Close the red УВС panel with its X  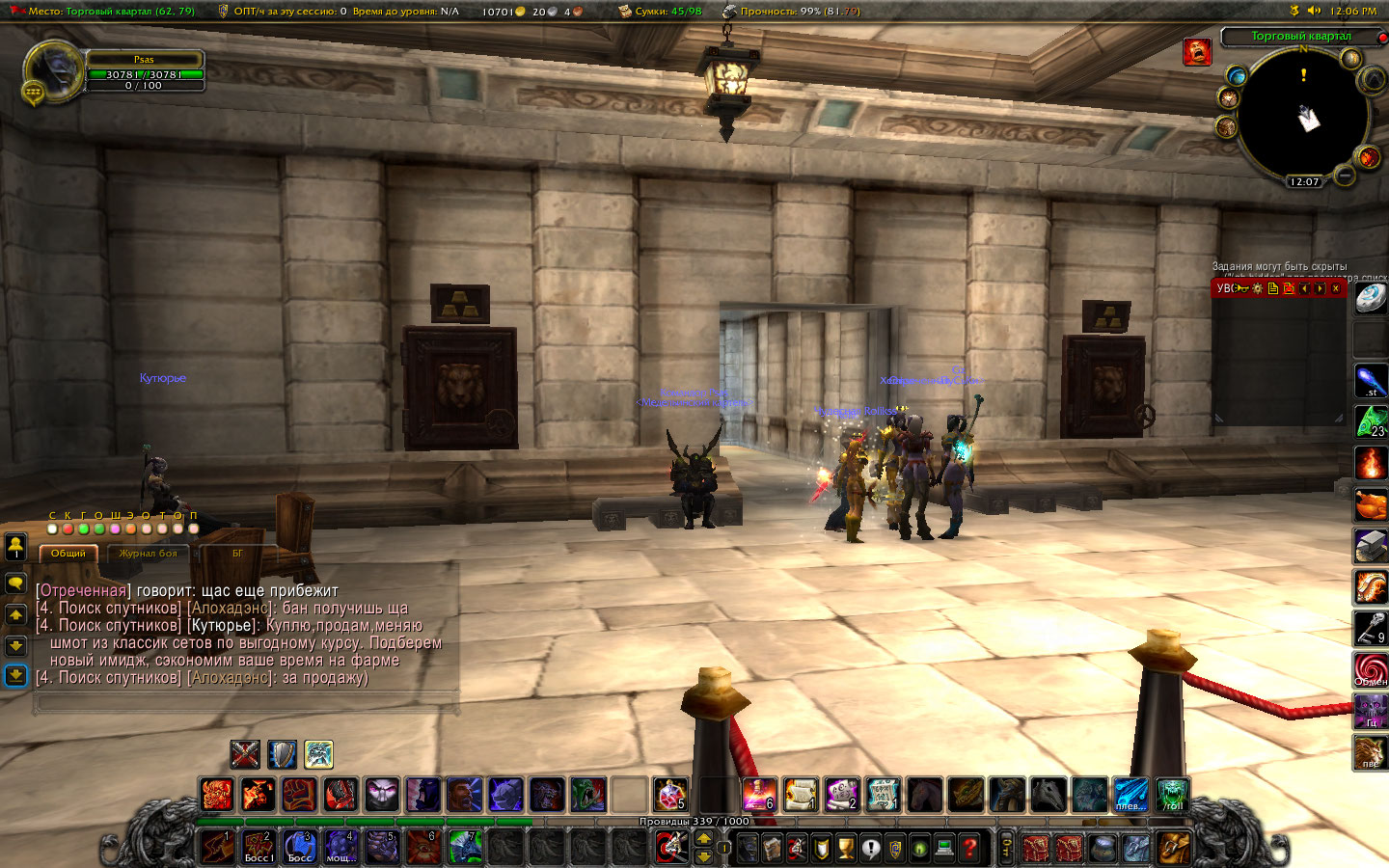[1336, 288]
